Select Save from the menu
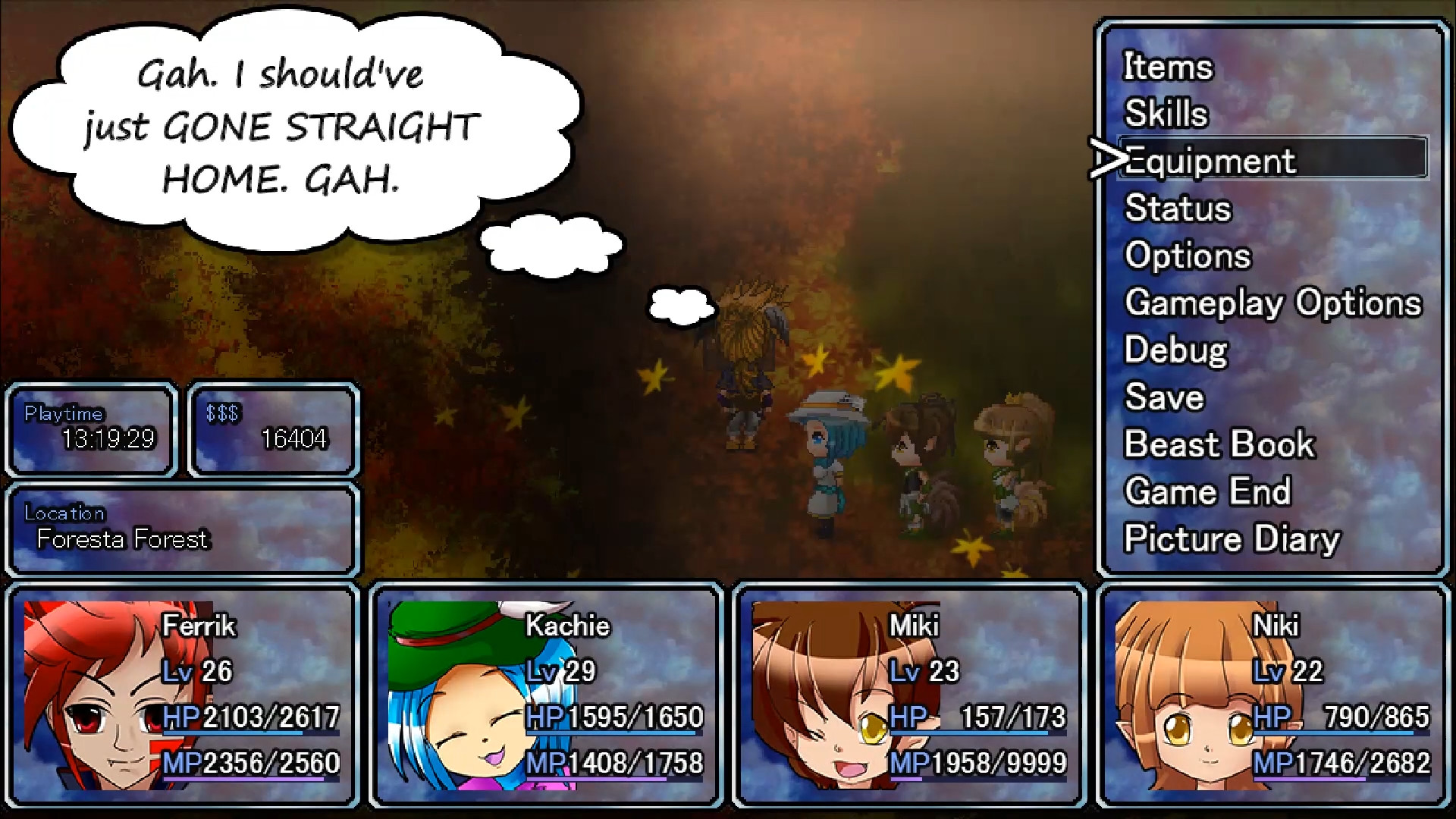The image size is (1456, 819). pyautogui.click(x=1165, y=397)
